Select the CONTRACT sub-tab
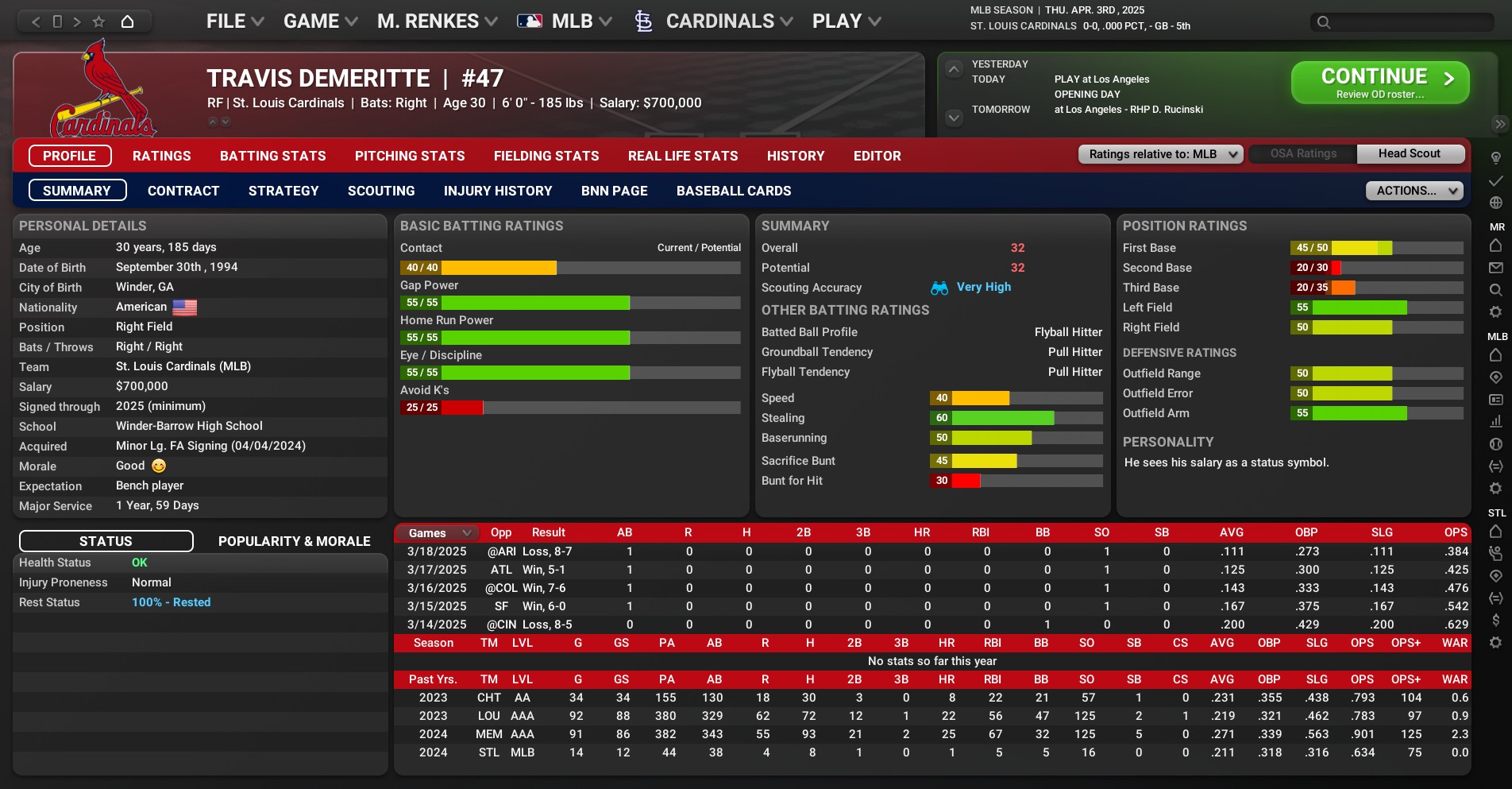Screen dimensions: 1512x789 [183, 191]
